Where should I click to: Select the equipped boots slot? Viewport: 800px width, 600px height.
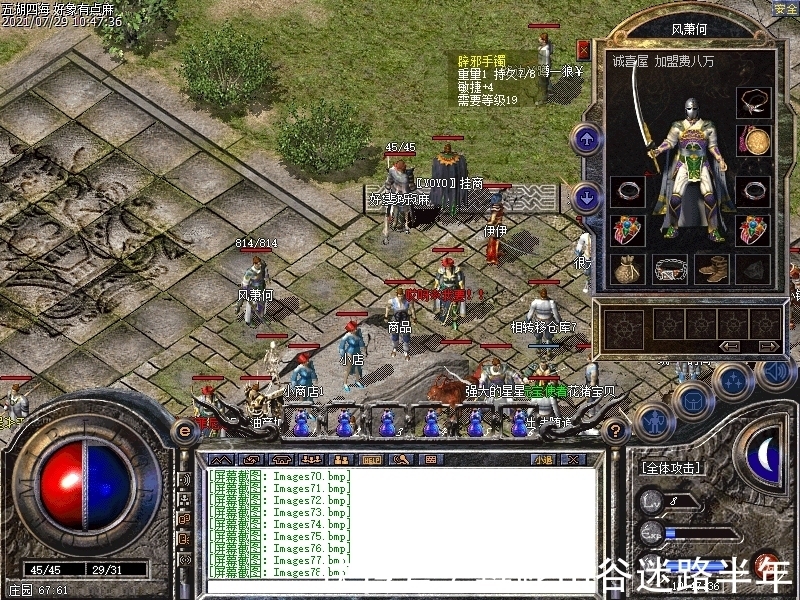pyautogui.click(x=711, y=268)
